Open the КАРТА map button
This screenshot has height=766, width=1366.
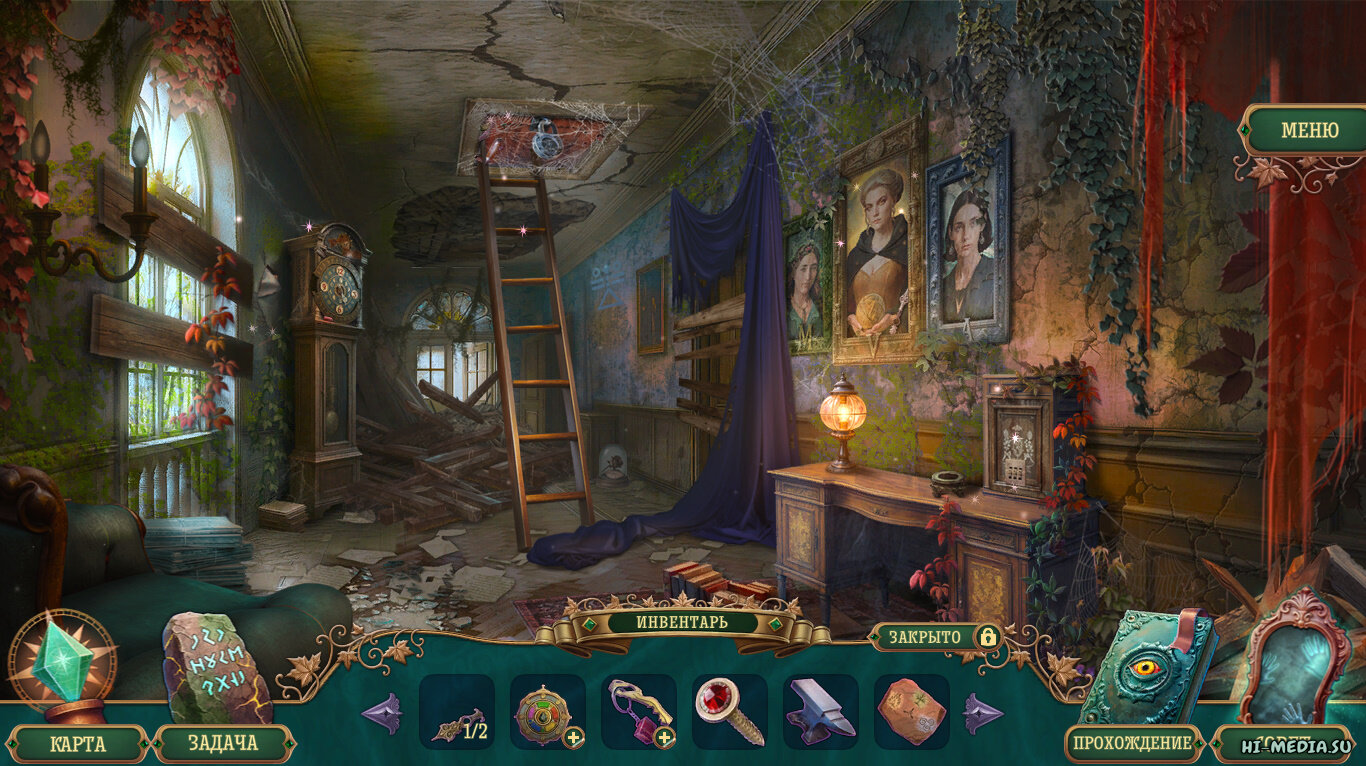78,744
